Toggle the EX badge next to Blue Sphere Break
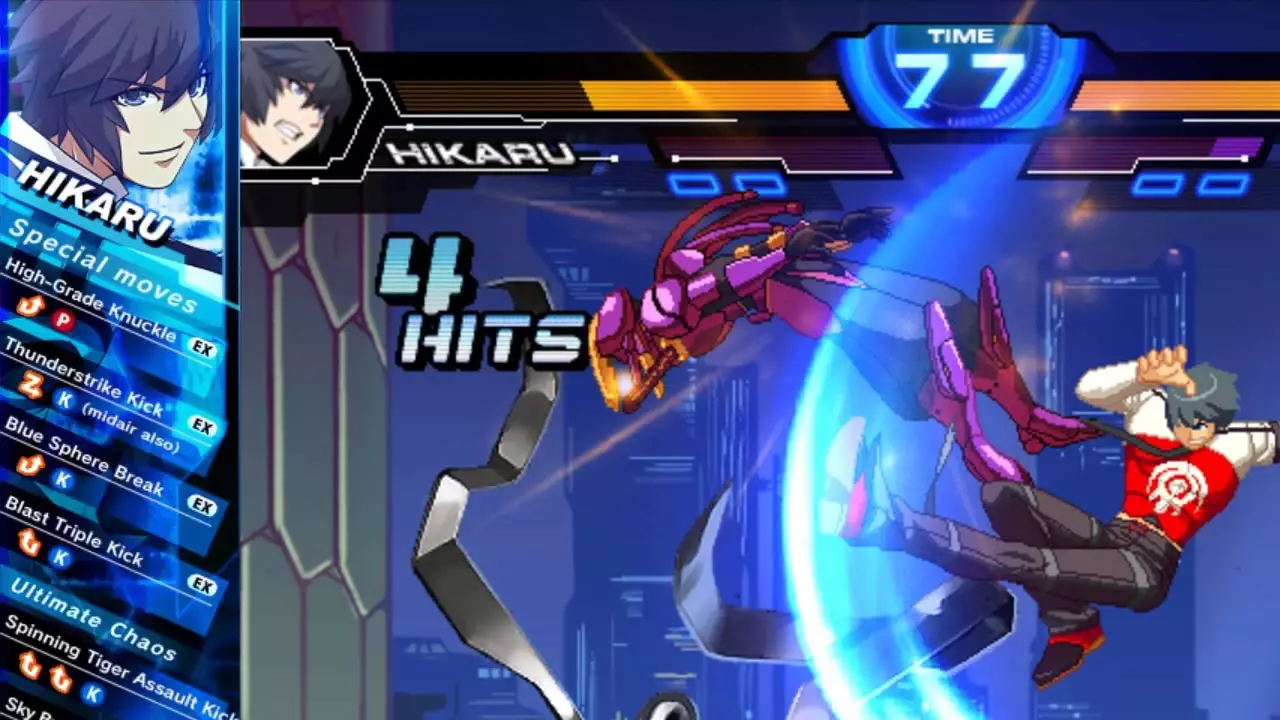This screenshot has height=720, width=1280. point(202,501)
